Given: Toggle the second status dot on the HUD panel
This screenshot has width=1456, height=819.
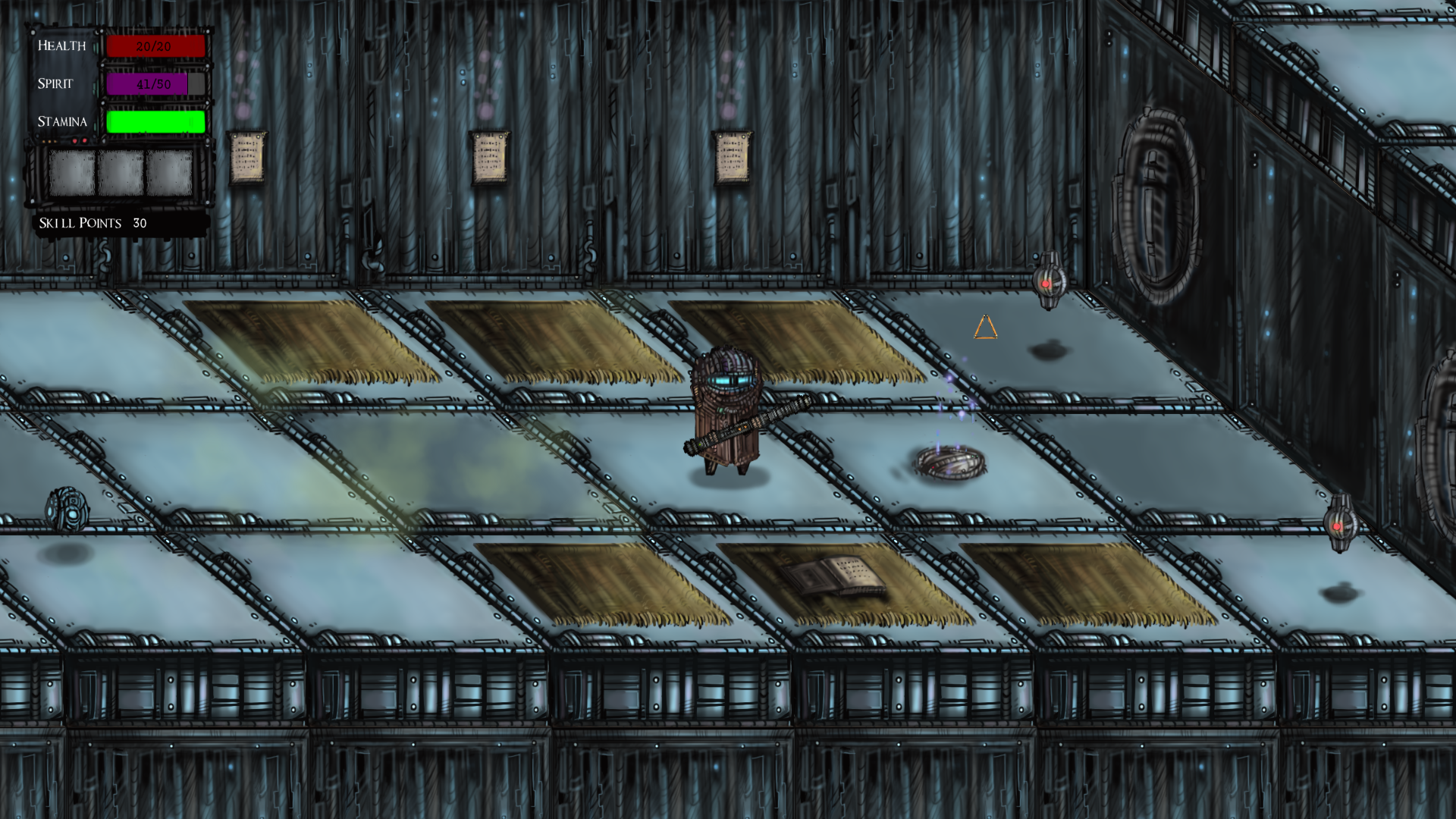Looking at the screenshot, I should pos(84,141).
